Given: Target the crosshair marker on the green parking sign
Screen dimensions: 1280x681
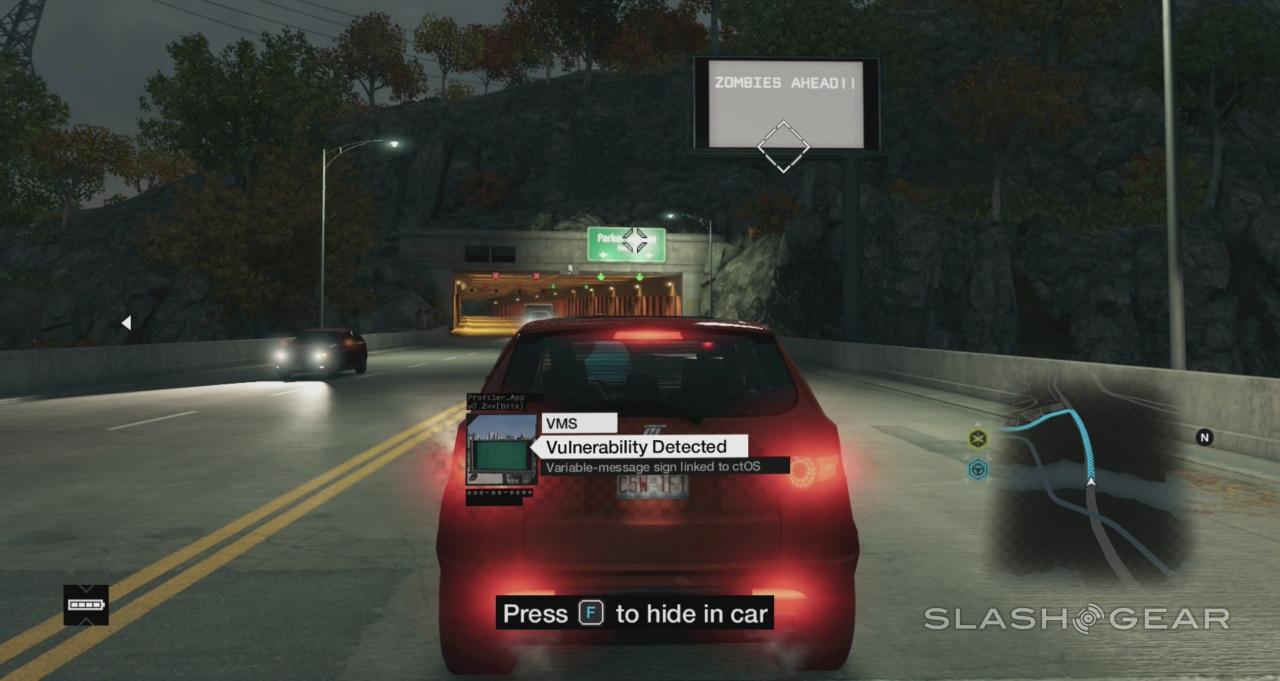Looking at the screenshot, I should (x=634, y=240).
